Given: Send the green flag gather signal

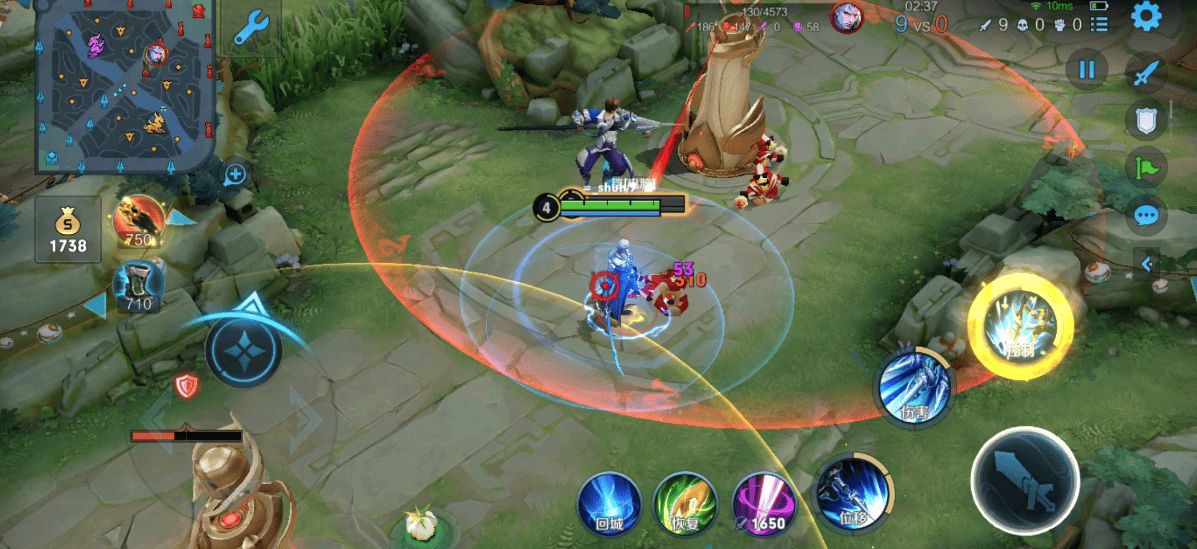Looking at the screenshot, I should 1146,167.
